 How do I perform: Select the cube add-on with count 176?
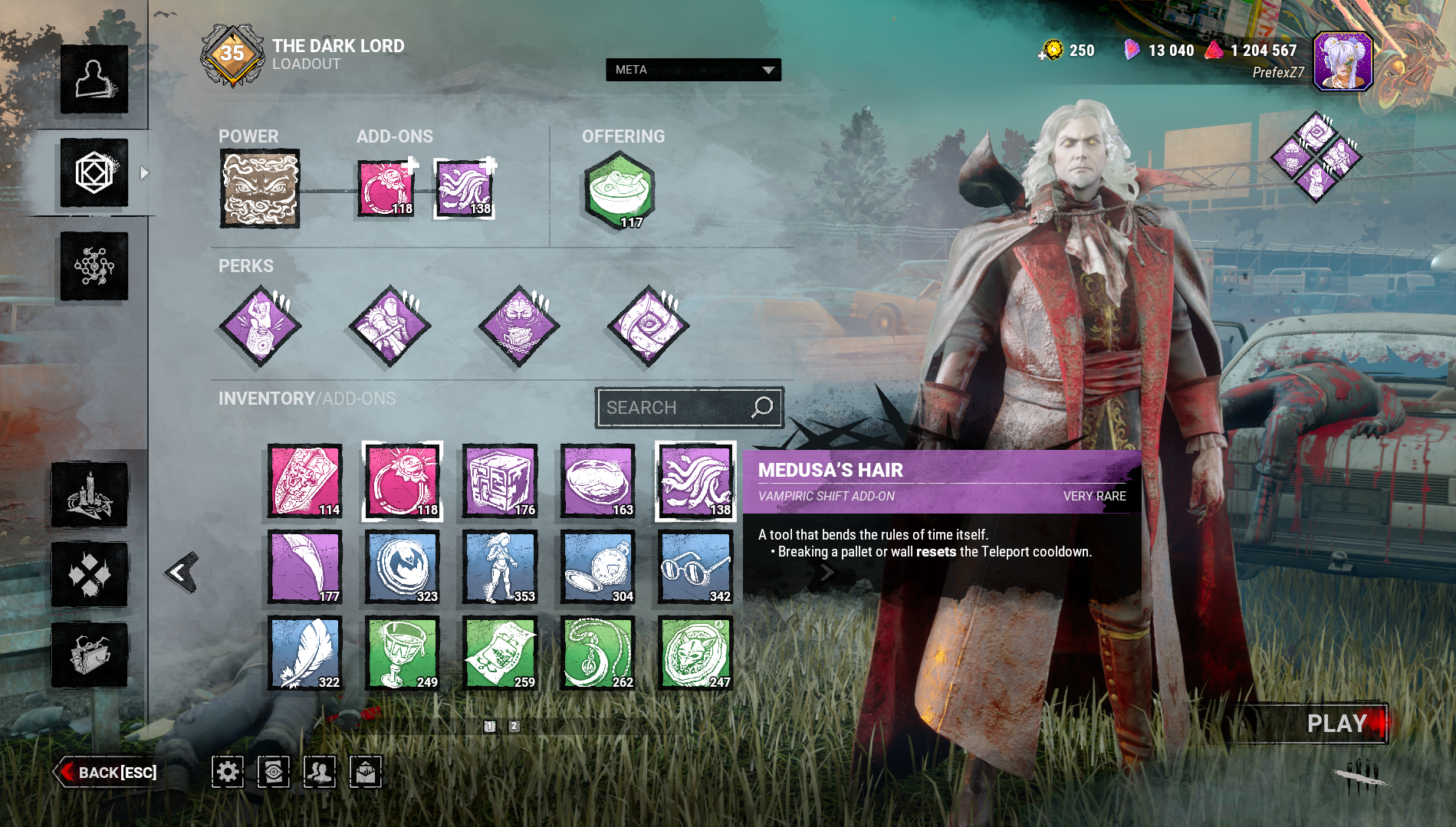coord(500,481)
